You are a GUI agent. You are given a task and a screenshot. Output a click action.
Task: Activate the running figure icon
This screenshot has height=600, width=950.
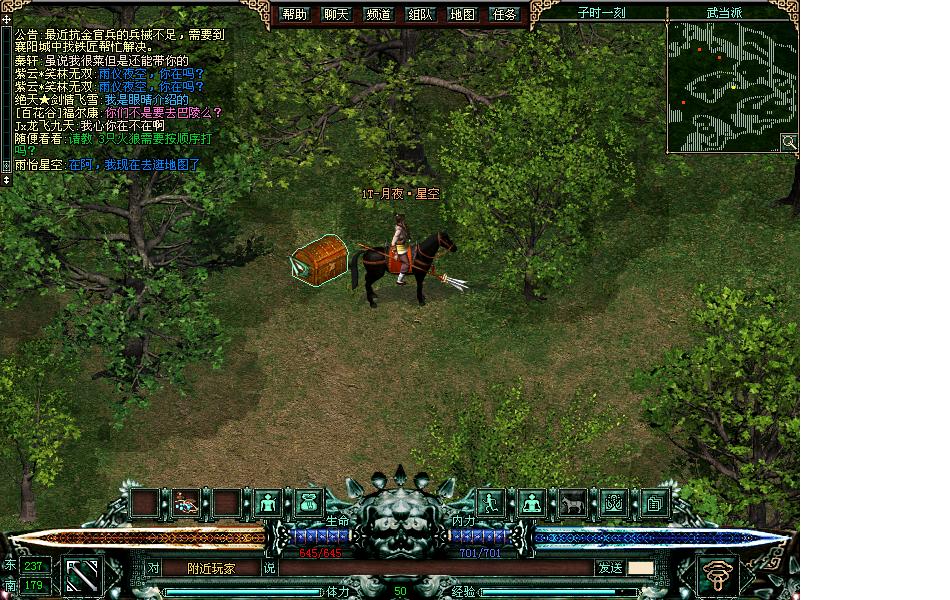[489, 502]
